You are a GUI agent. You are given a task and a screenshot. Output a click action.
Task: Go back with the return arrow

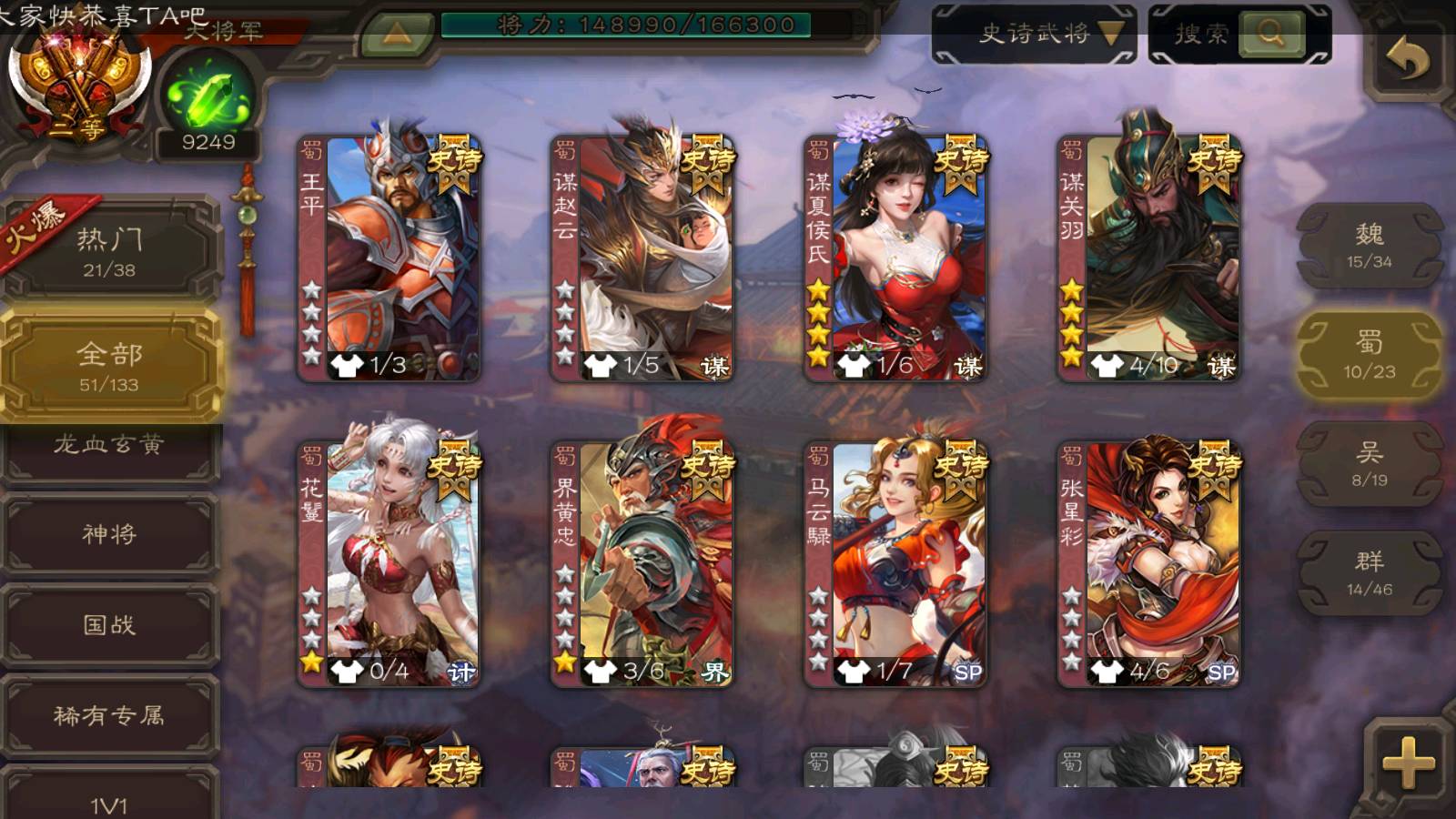coord(1408,62)
